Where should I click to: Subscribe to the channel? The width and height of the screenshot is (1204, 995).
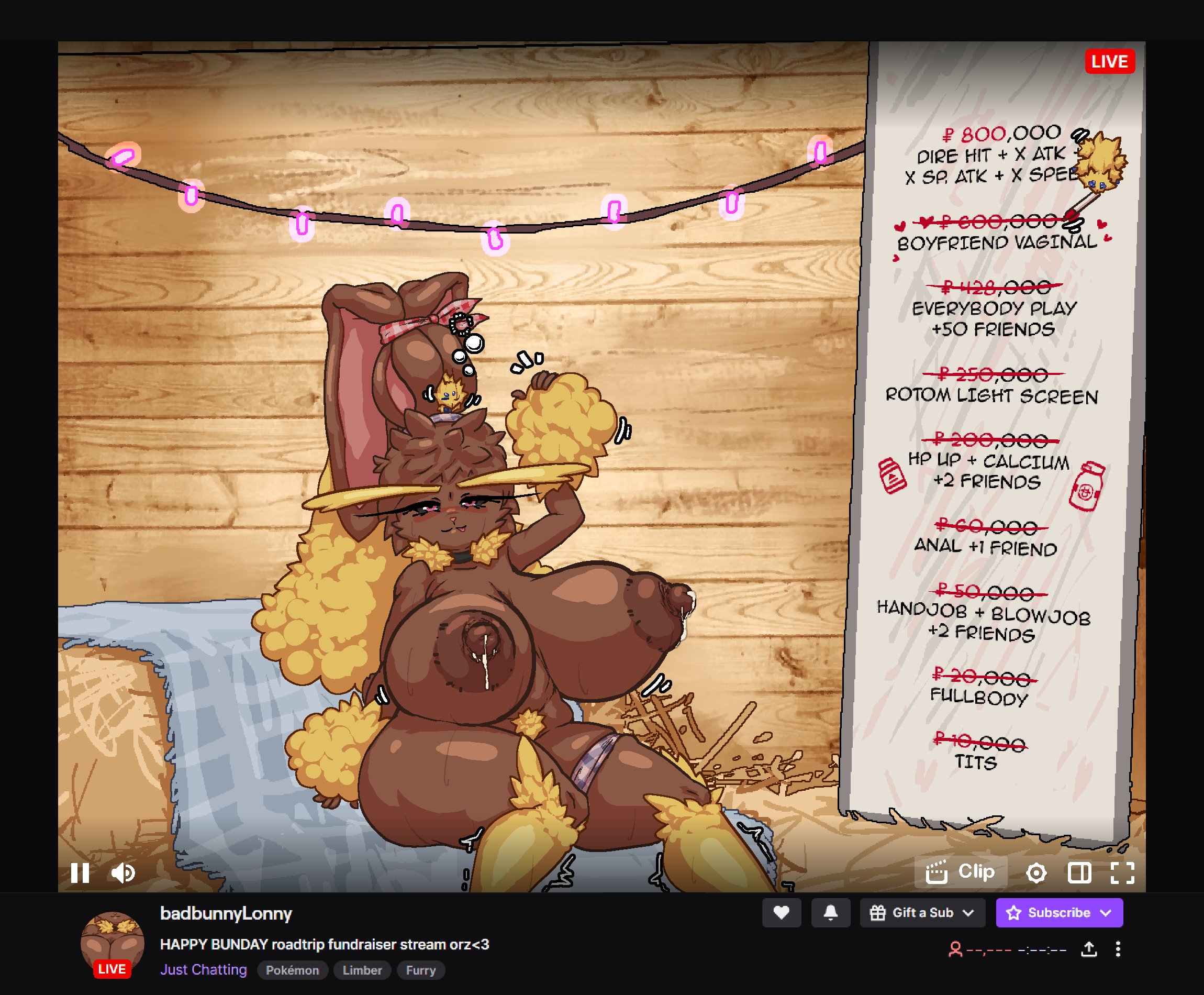(x=1059, y=912)
